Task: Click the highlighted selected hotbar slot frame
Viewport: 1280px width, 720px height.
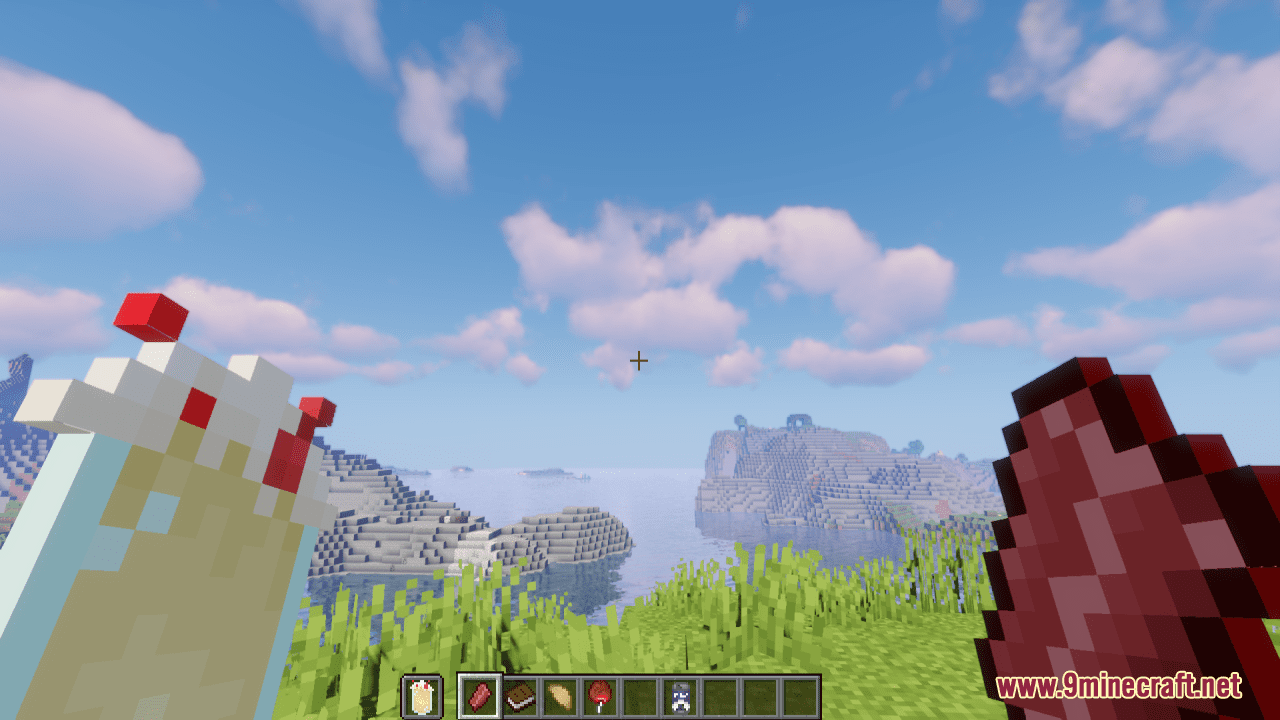Action: [x=480, y=697]
